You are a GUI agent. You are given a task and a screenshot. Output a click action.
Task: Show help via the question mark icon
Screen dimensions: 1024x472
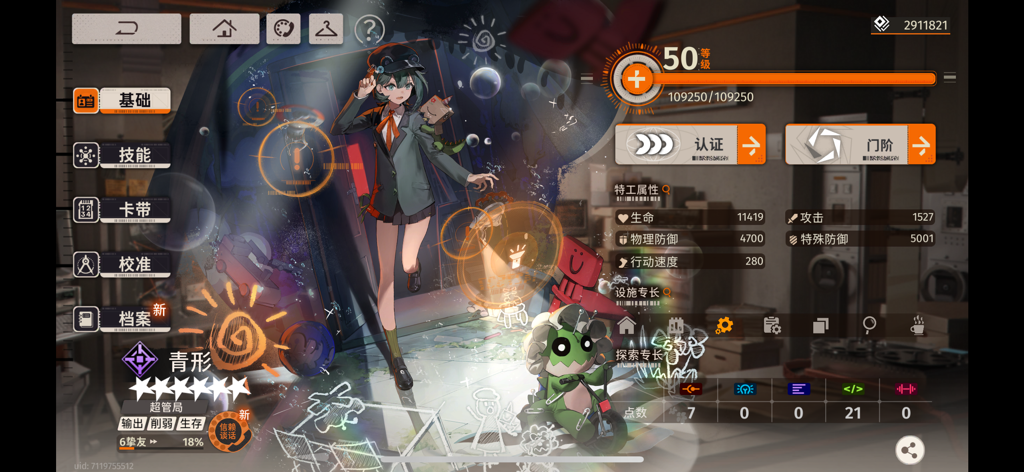(369, 29)
